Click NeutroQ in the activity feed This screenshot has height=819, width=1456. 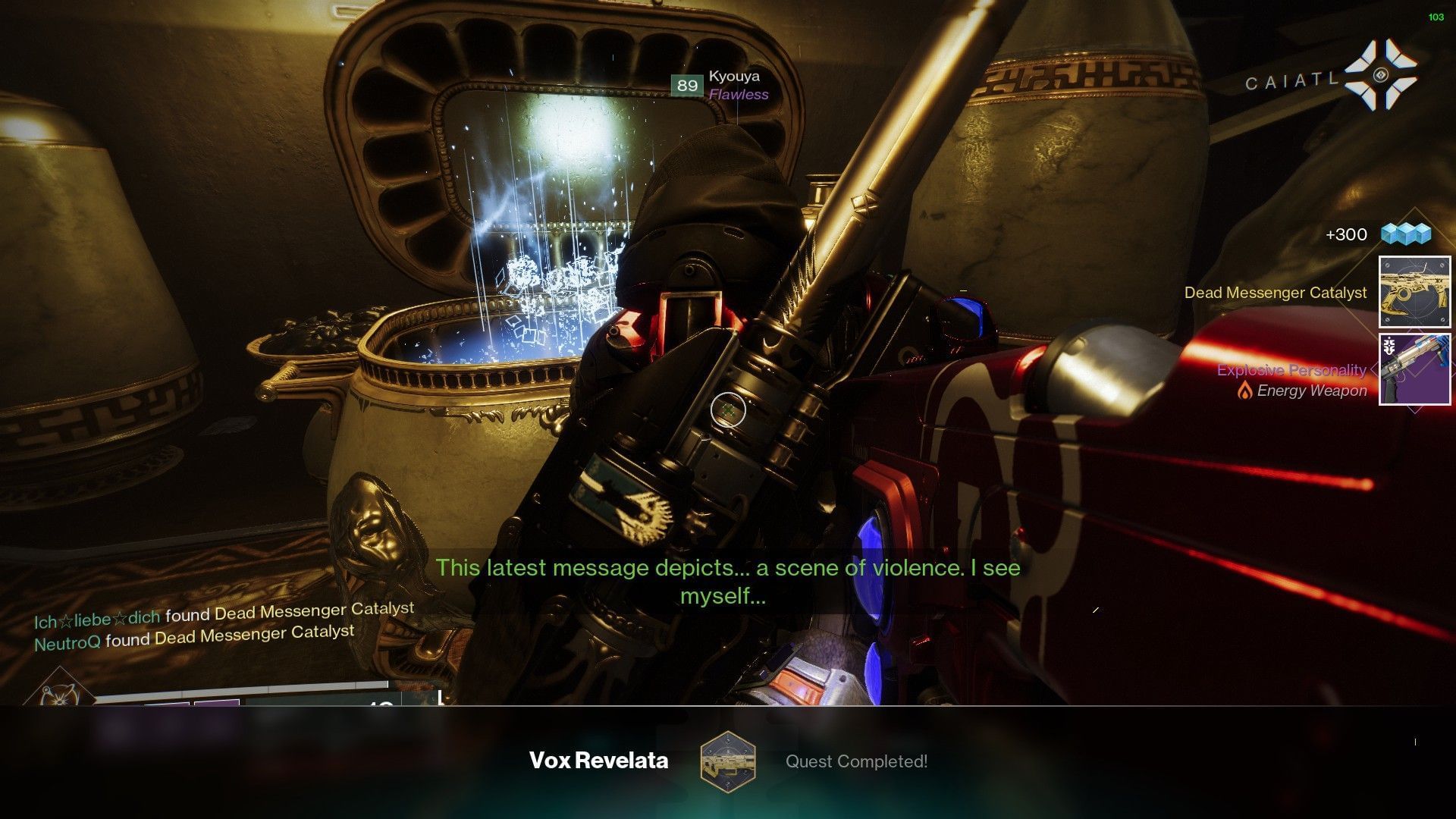point(68,641)
